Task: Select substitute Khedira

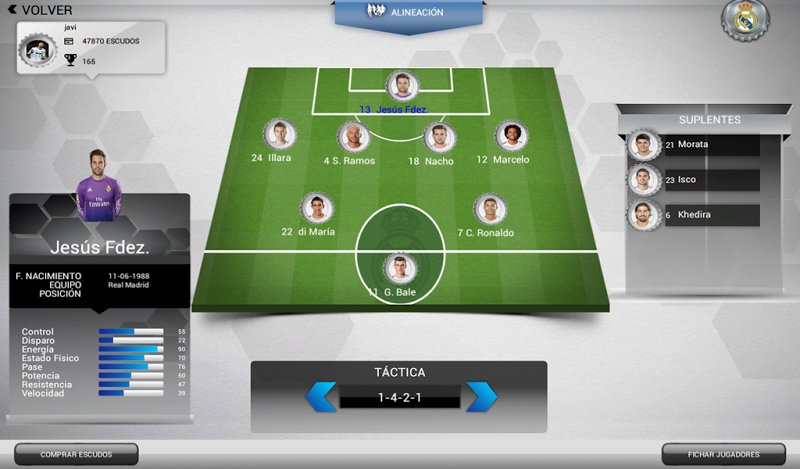Action: point(642,215)
